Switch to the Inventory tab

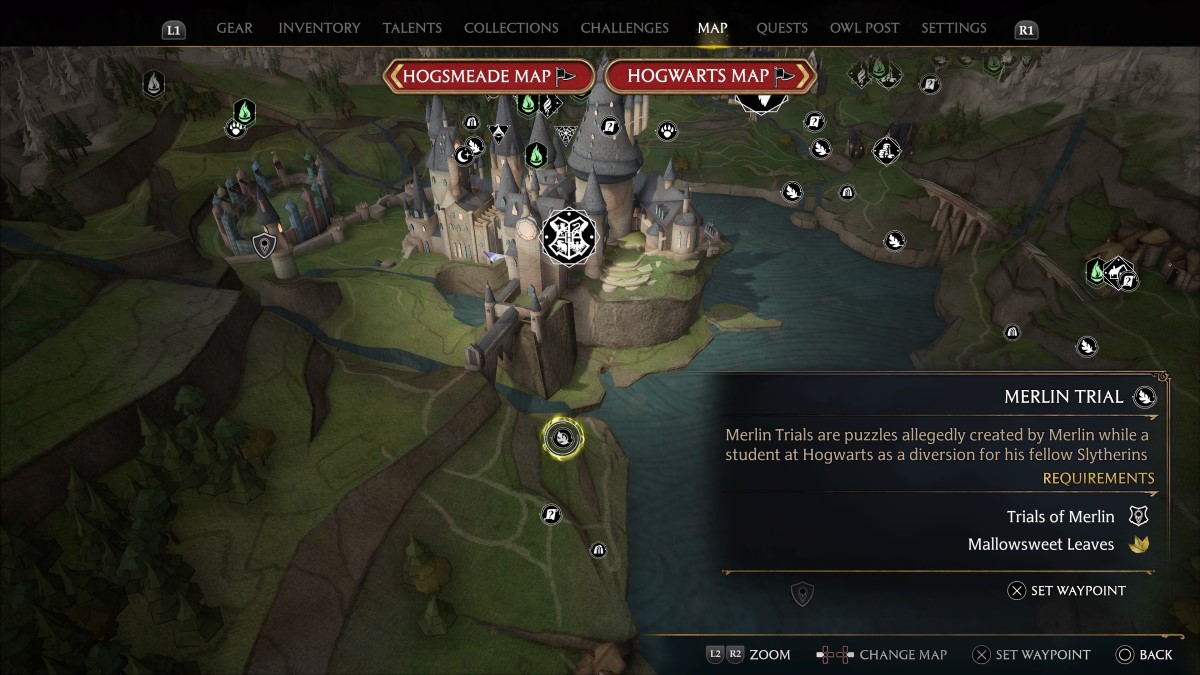[x=320, y=28]
